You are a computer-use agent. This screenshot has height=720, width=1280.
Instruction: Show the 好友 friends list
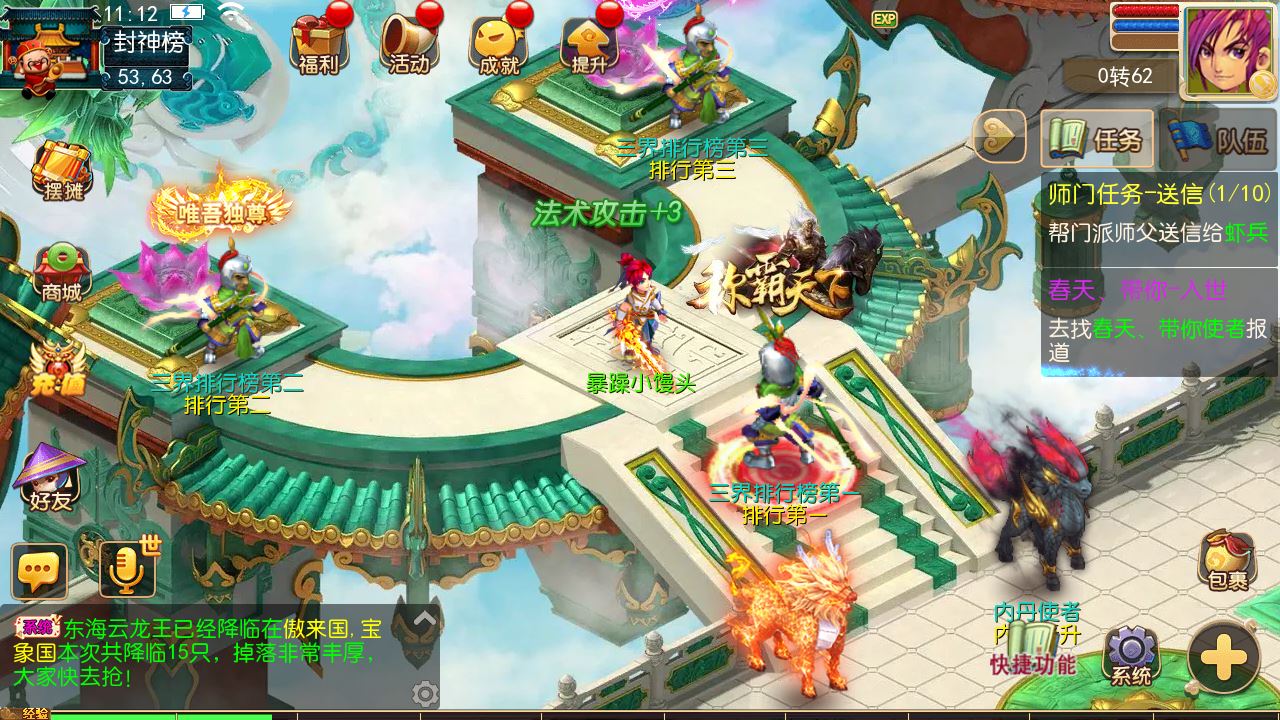[x=51, y=477]
